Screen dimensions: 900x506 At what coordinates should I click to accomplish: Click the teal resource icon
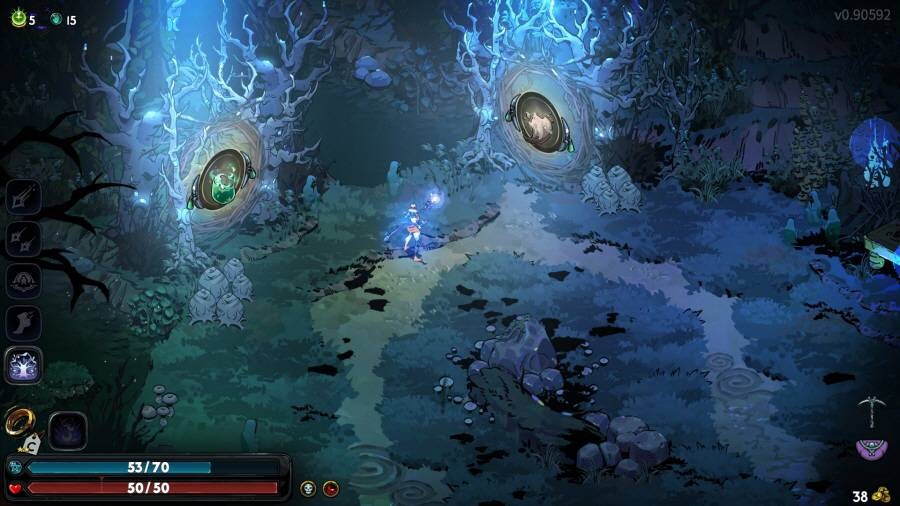click(56, 19)
